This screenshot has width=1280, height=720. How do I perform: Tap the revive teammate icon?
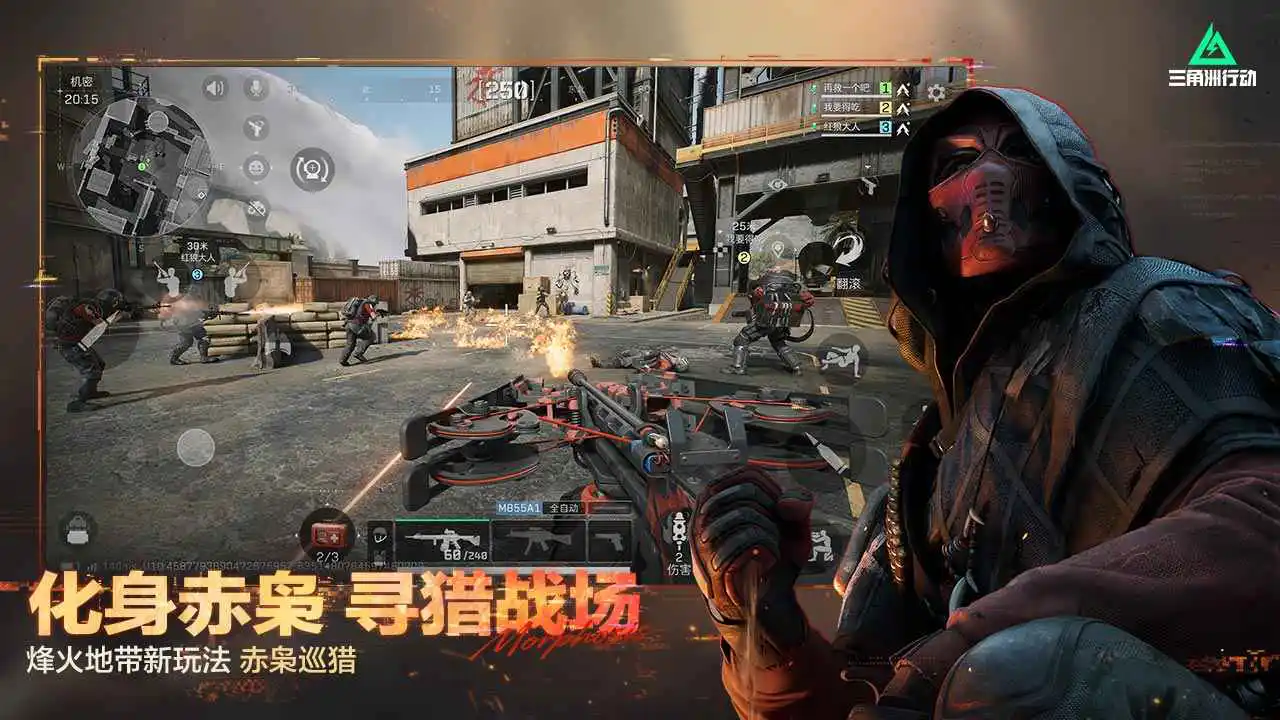pos(313,169)
